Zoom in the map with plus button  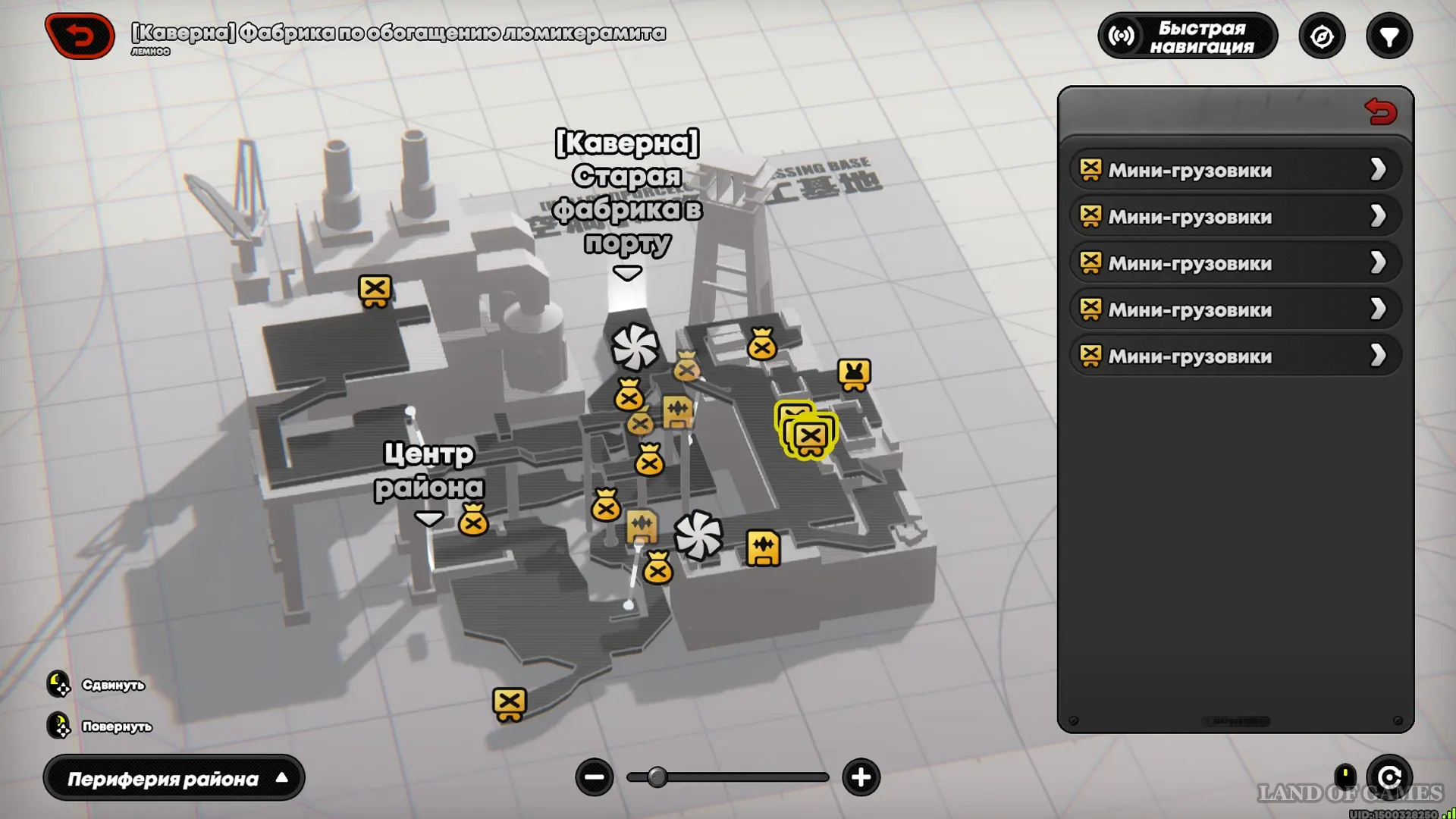click(x=861, y=777)
